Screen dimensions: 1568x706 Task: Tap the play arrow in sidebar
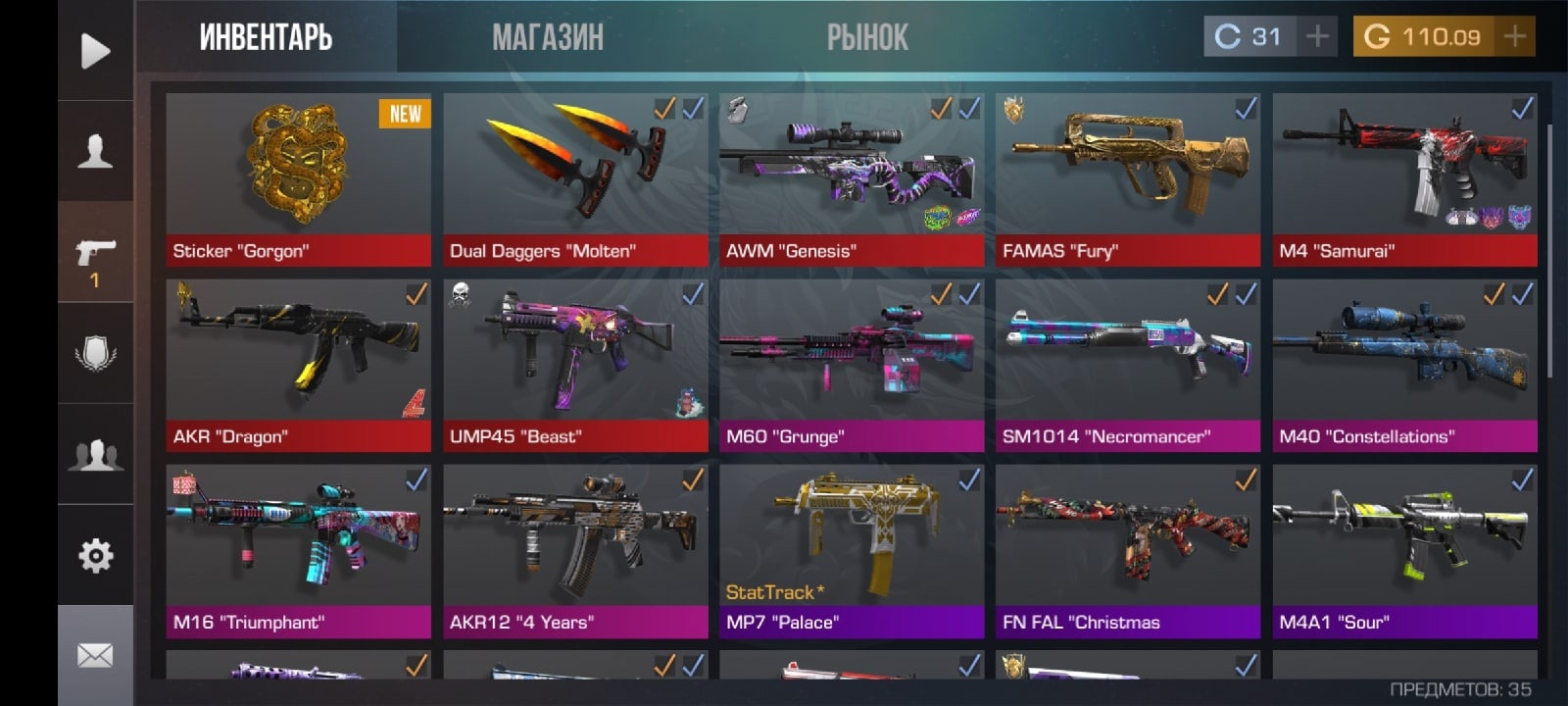(95, 51)
